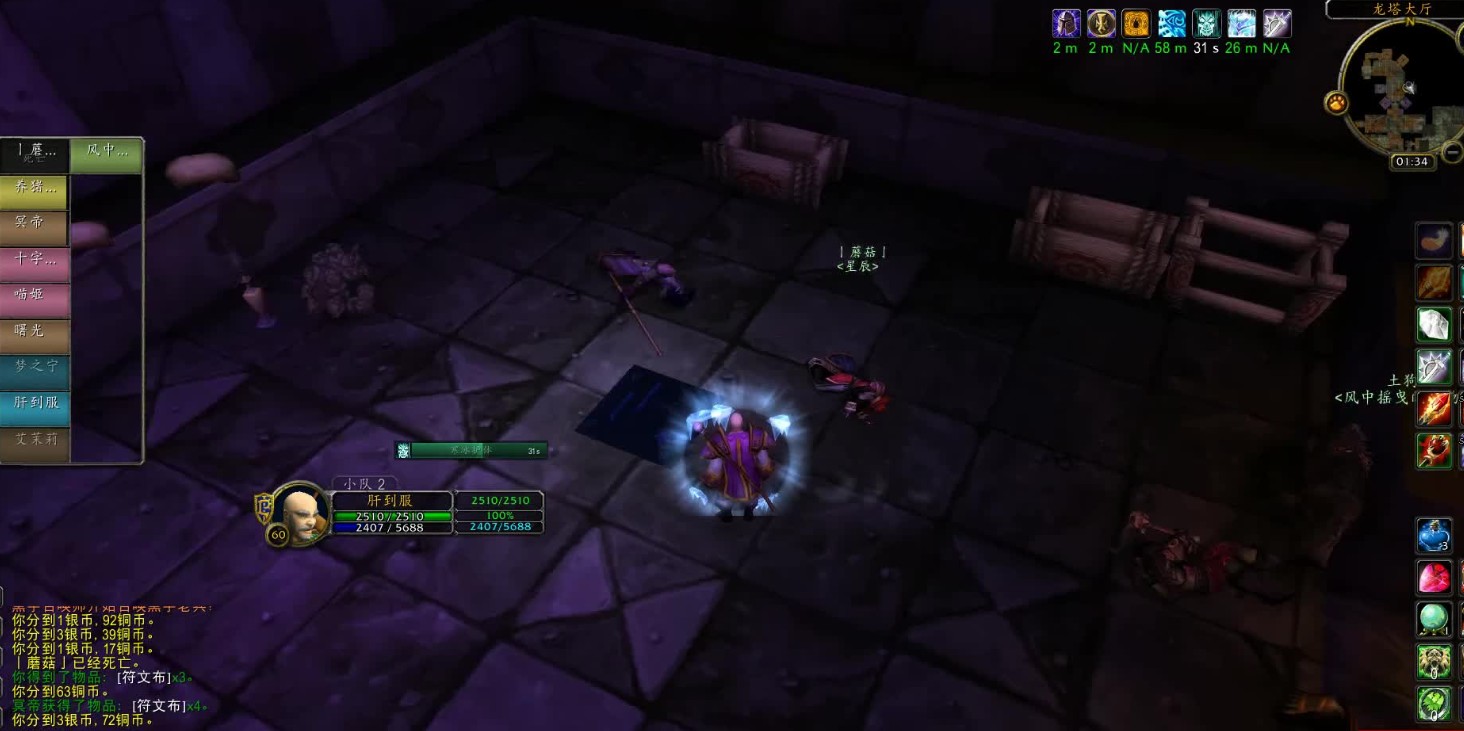Activate the green orb action slot
The height and width of the screenshot is (731, 1464).
1433,620
